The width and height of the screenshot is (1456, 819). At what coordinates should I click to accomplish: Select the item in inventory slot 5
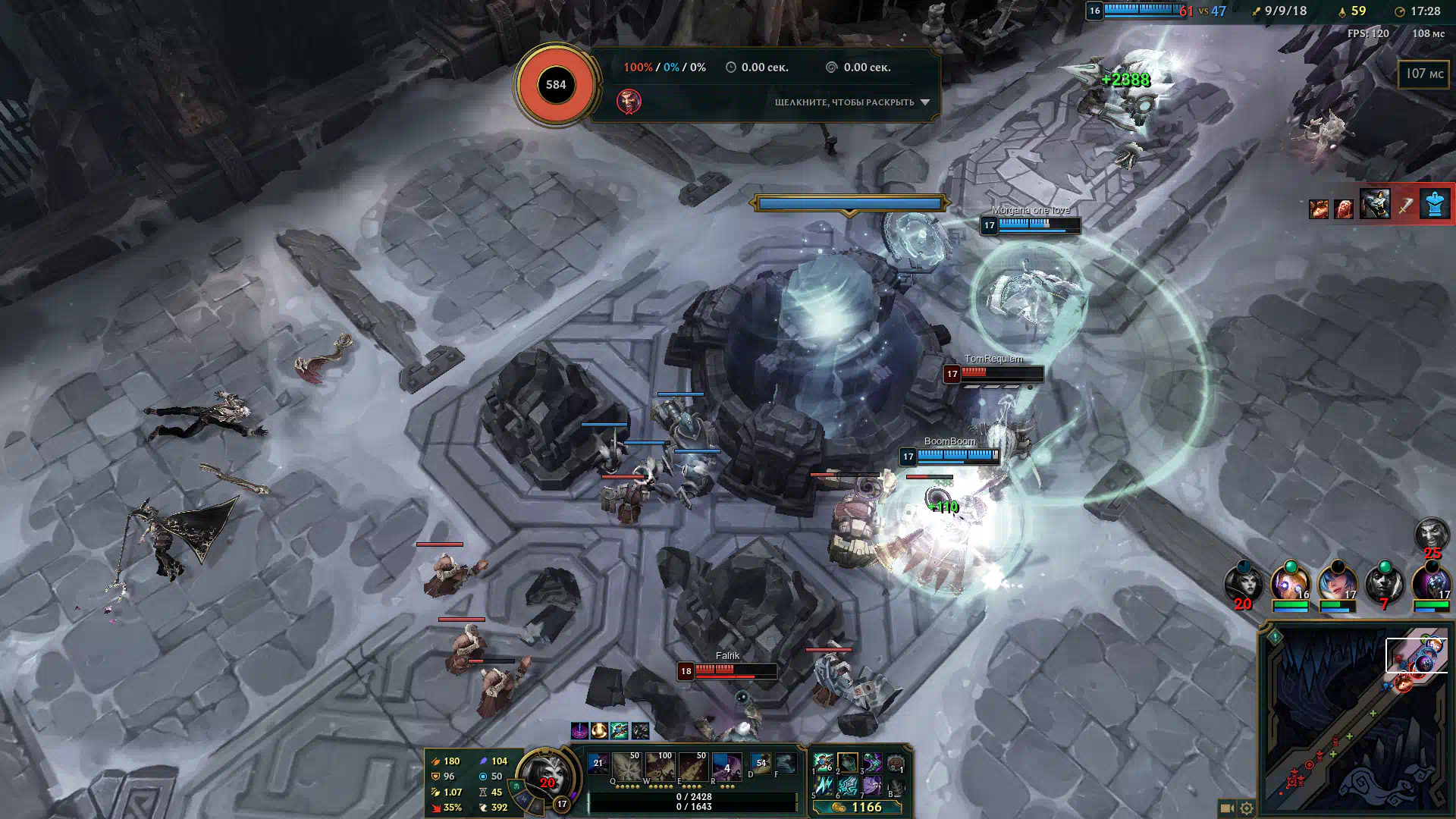(x=823, y=786)
